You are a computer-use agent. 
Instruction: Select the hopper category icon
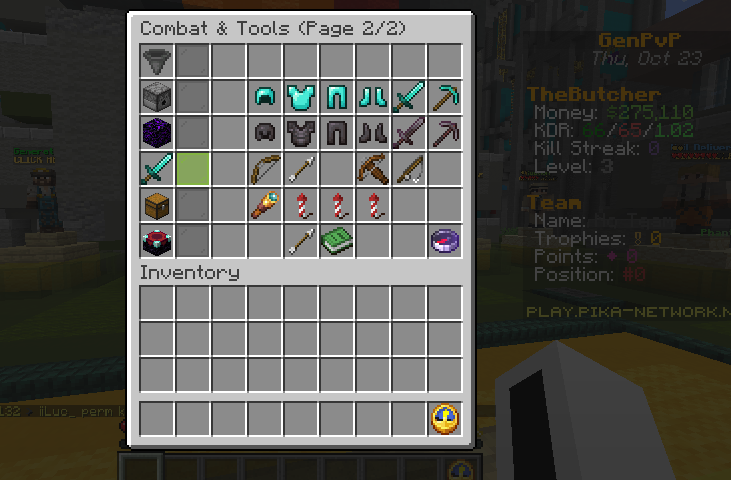tap(157, 61)
